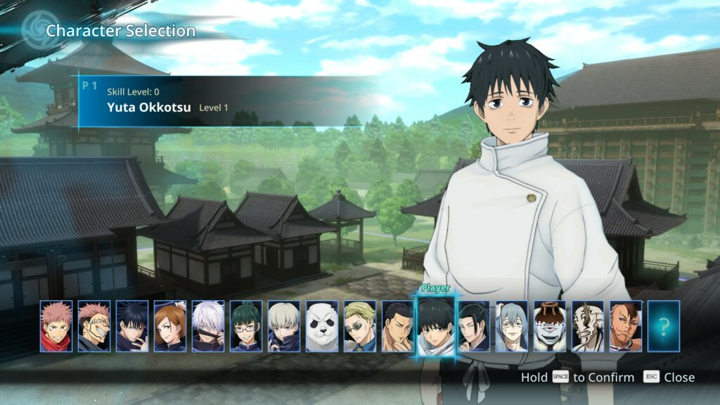720x405 pixels.
Task: Choose Sukuna from the roster
Action: pyautogui.click(x=94, y=326)
